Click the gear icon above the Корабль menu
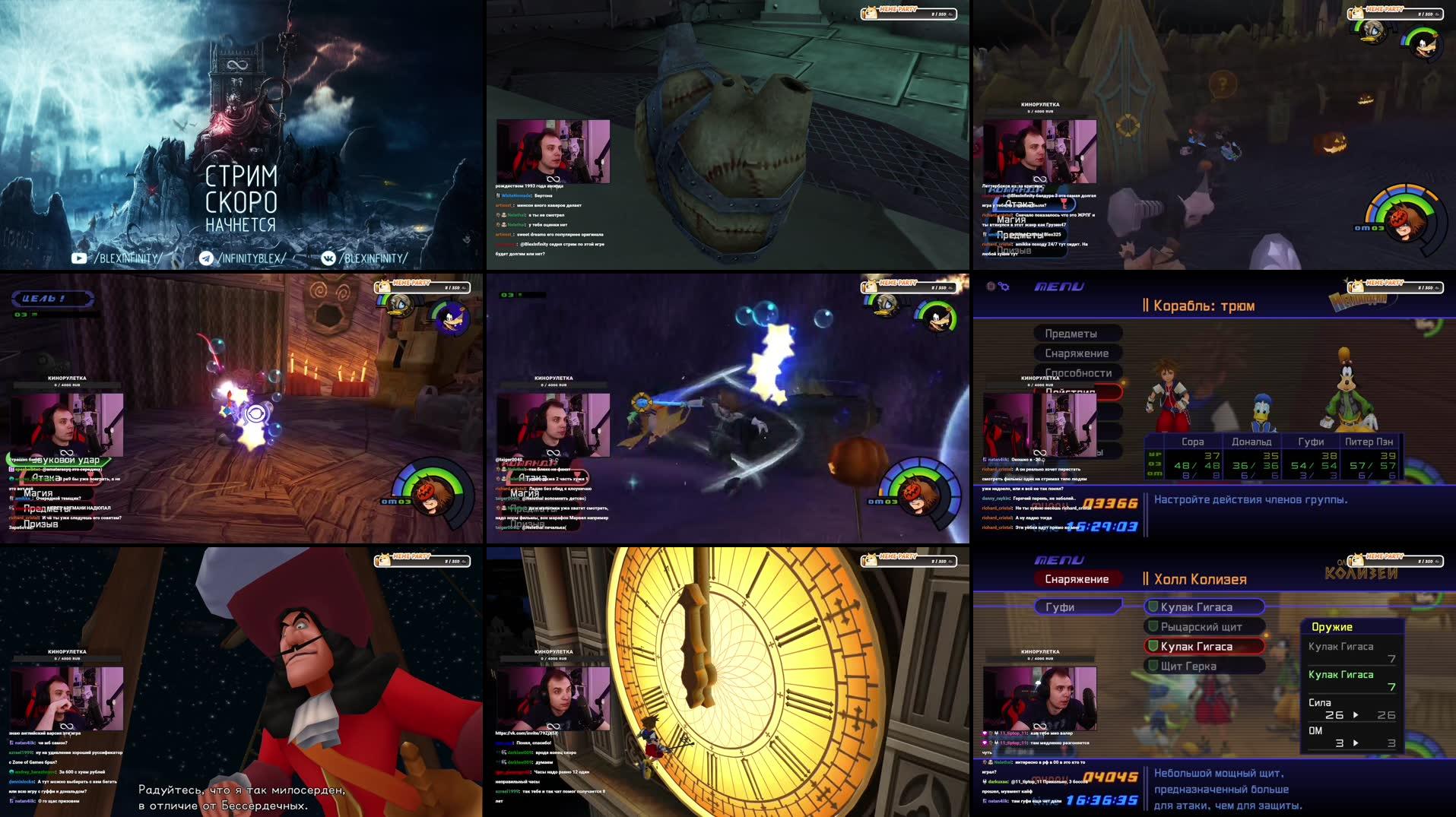1456x817 pixels. tap(1004, 287)
